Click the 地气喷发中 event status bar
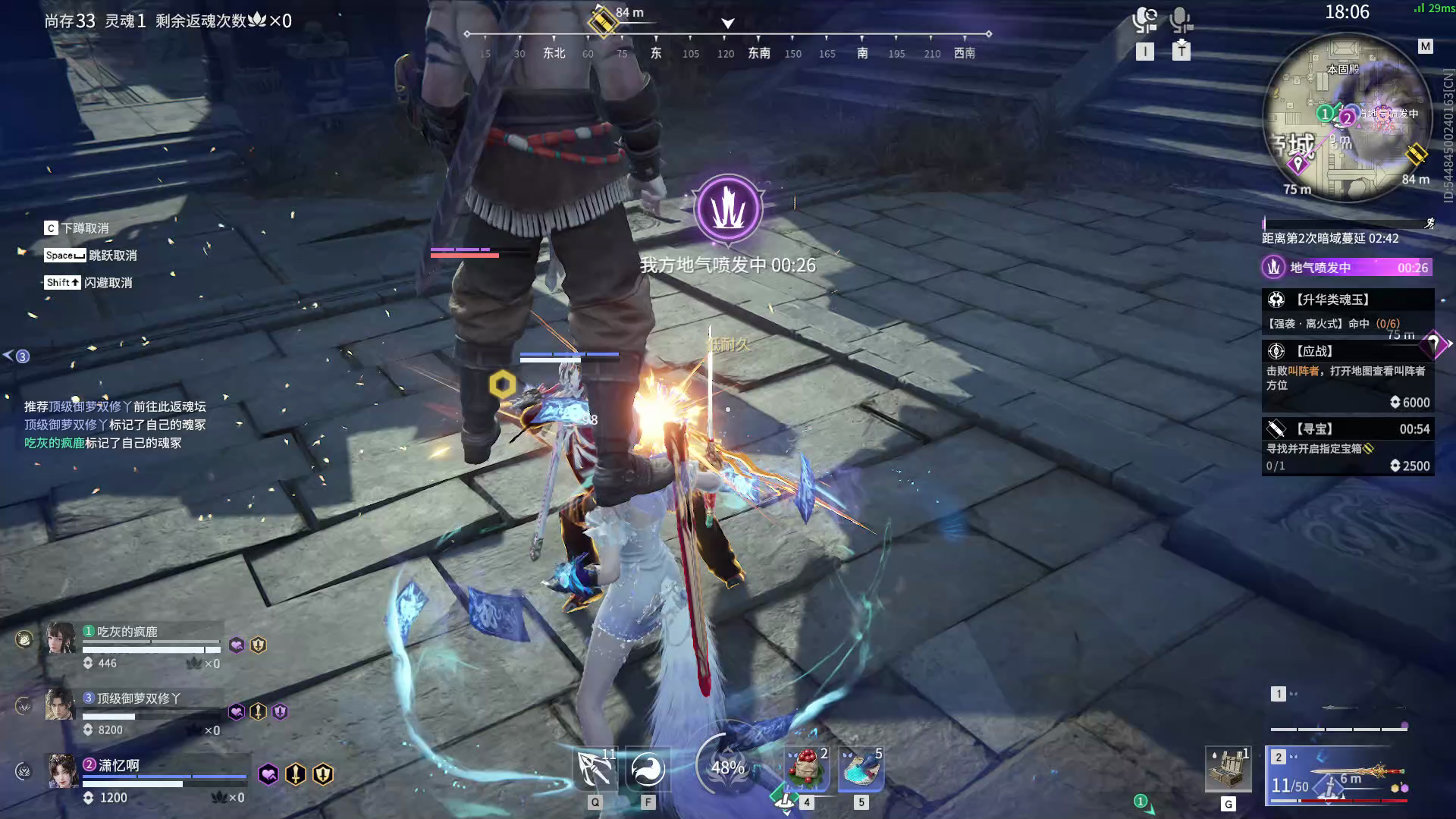The image size is (1456, 819). coord(1347,268)
